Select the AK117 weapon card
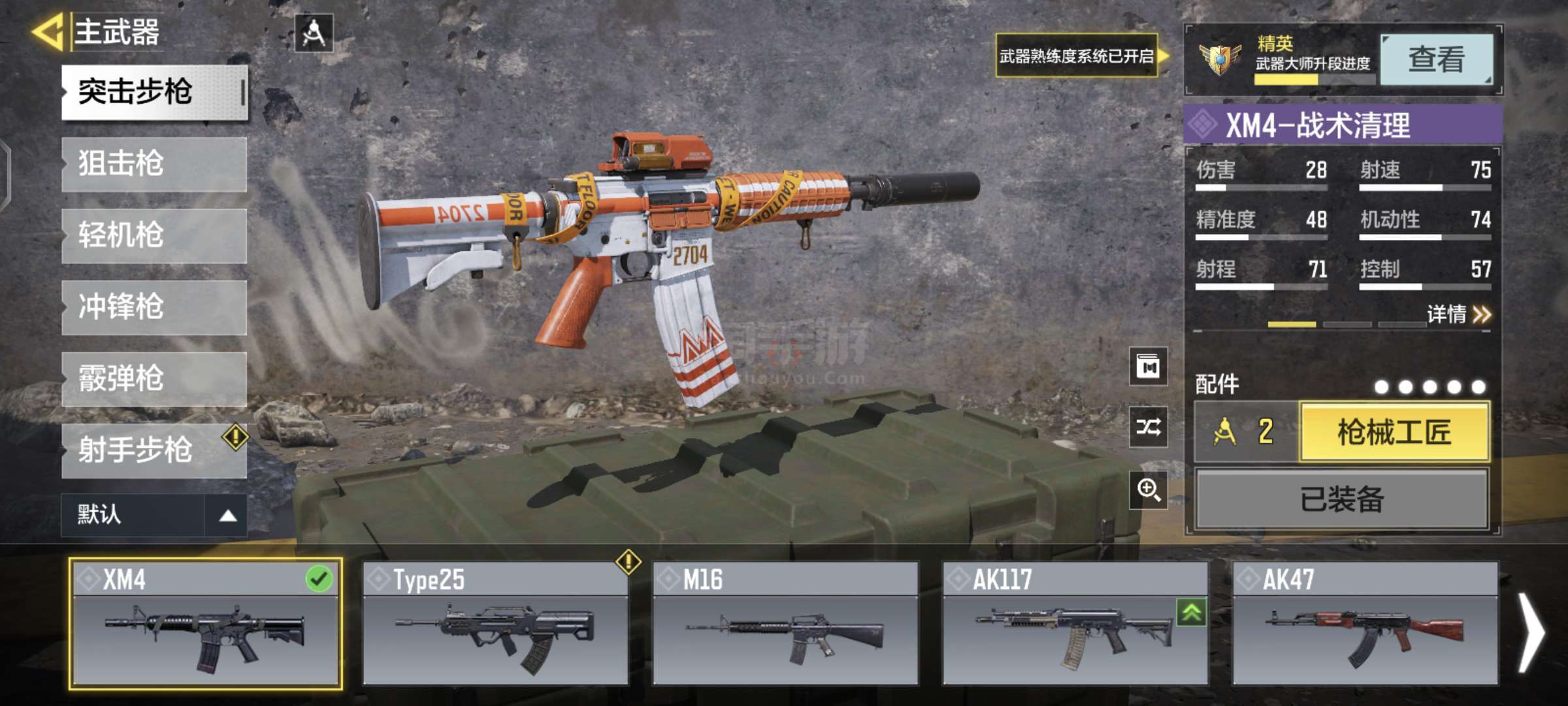The image size is (1568, 706). [x=1075, y=624]
